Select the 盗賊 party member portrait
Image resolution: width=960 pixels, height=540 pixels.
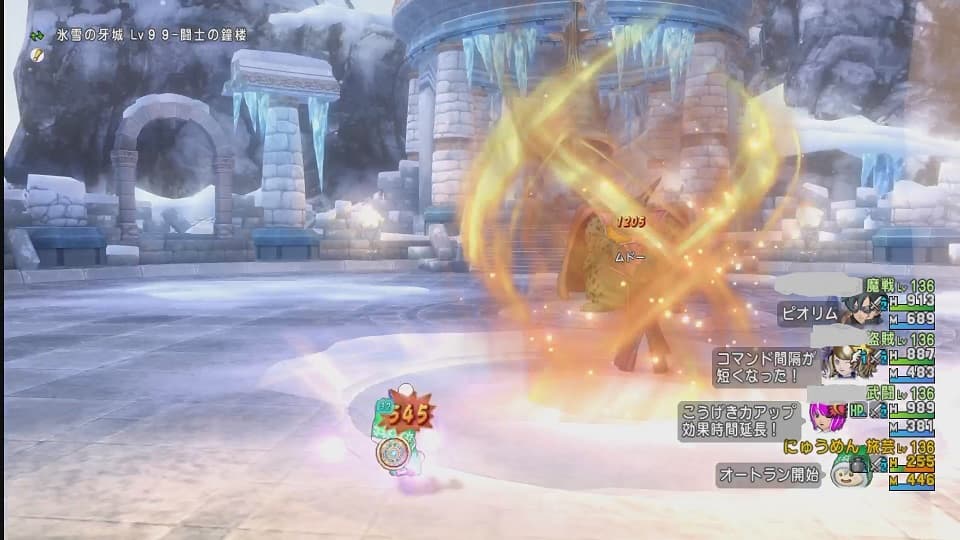(x=838, y=361)
